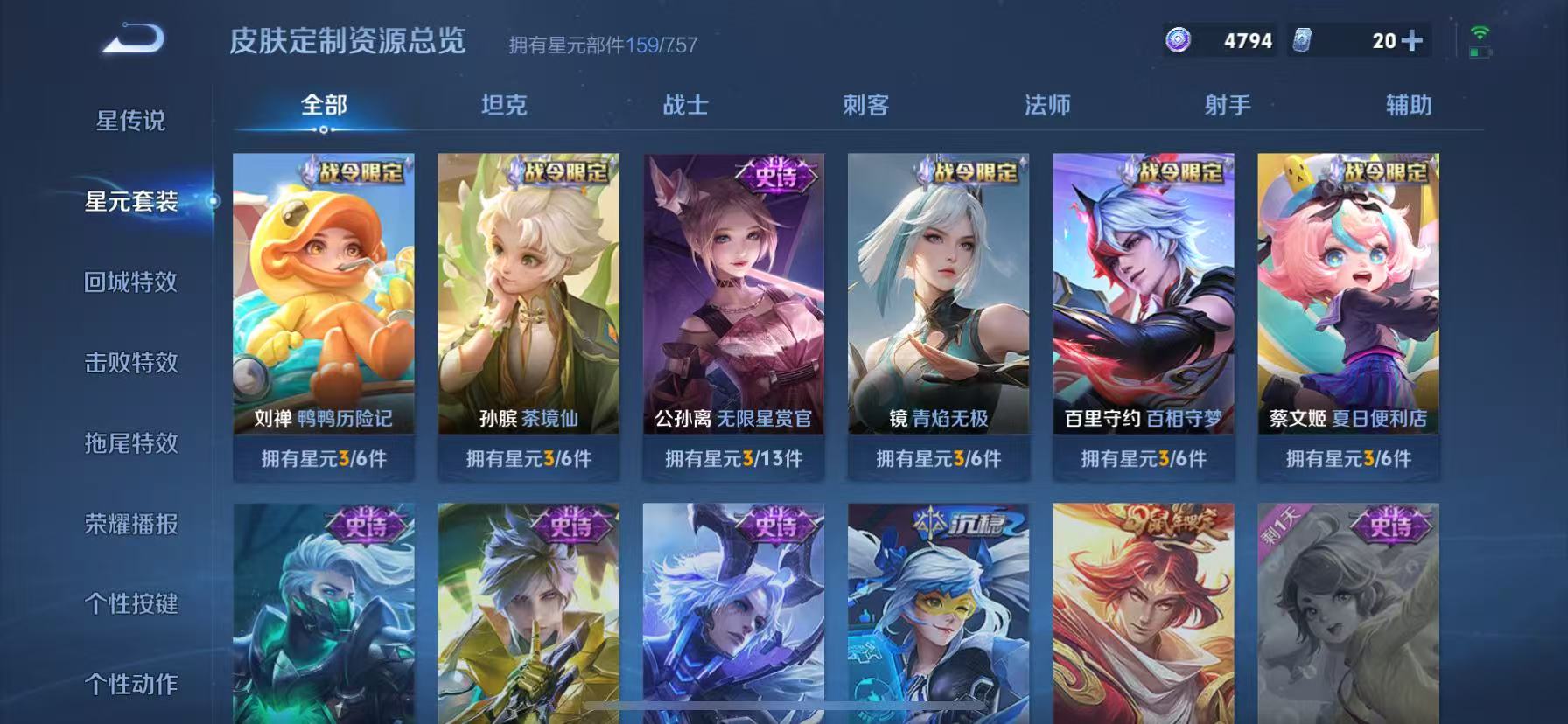Click the ticket currency icon next to 20
Viewport: 1568px width, 724px height.
(1303, 39)
